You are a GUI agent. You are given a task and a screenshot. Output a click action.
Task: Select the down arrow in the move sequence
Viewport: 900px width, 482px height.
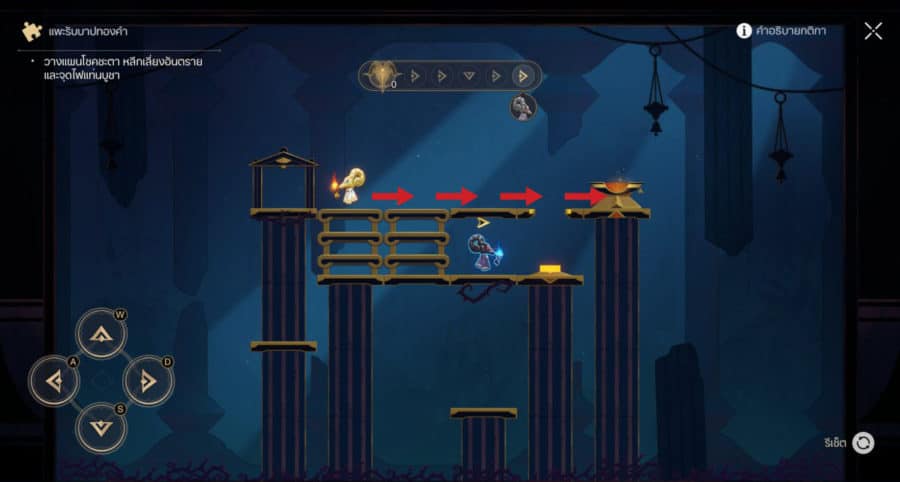coord(469,76)
